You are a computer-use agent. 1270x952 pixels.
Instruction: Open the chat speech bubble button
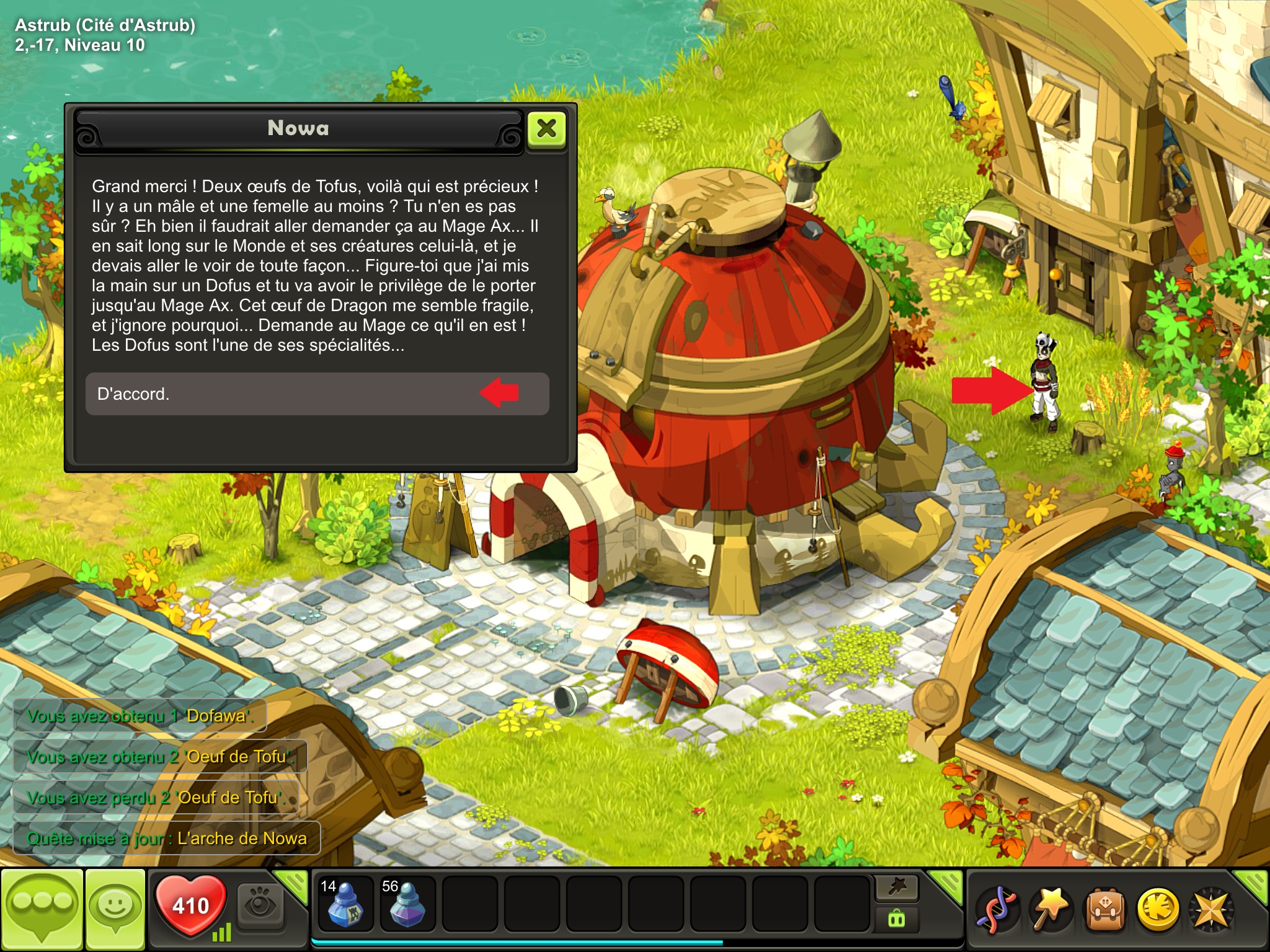click(x=42, y=909)
